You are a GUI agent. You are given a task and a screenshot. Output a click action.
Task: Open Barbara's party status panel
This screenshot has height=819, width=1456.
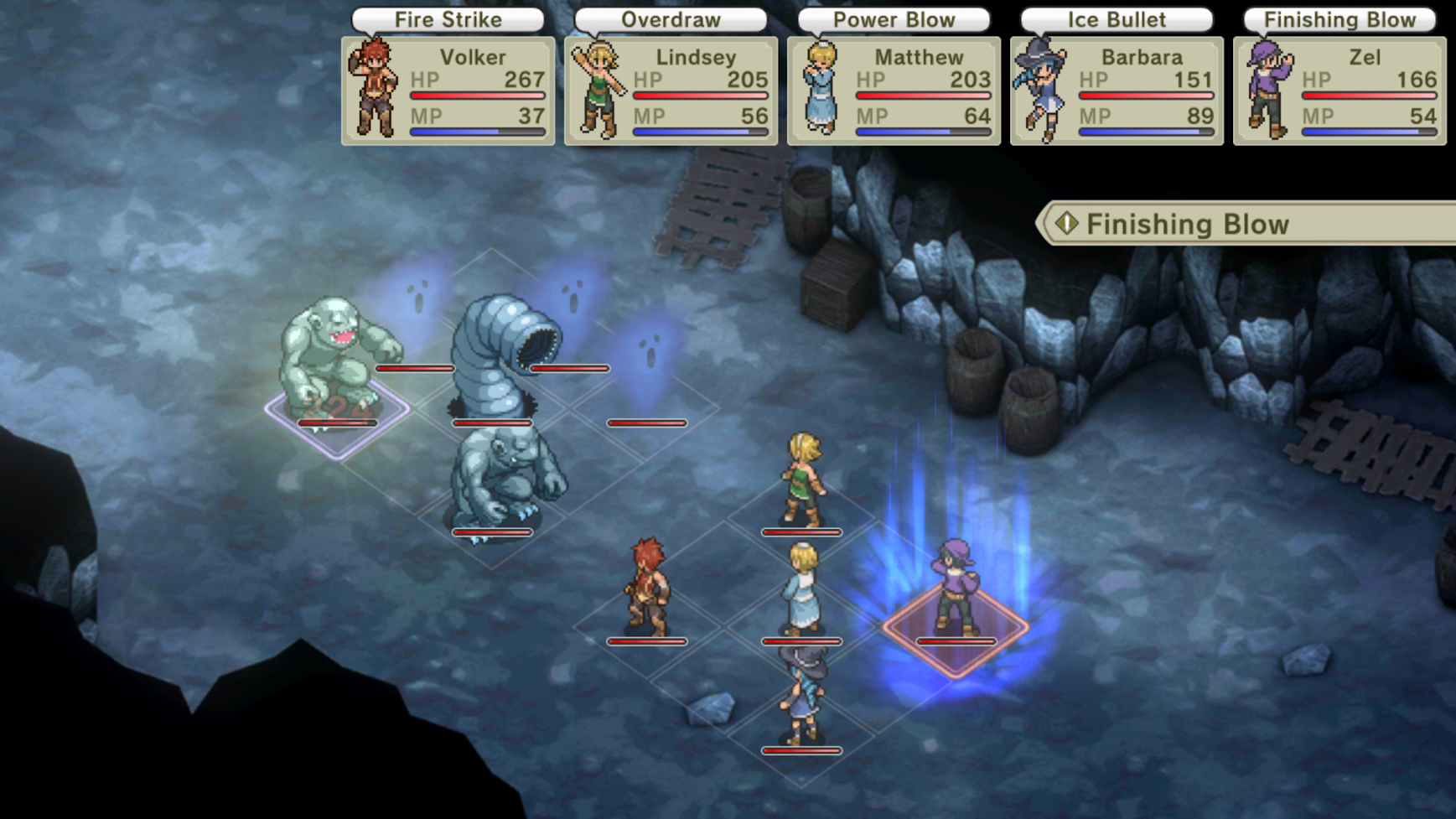tap(1117, 91)
